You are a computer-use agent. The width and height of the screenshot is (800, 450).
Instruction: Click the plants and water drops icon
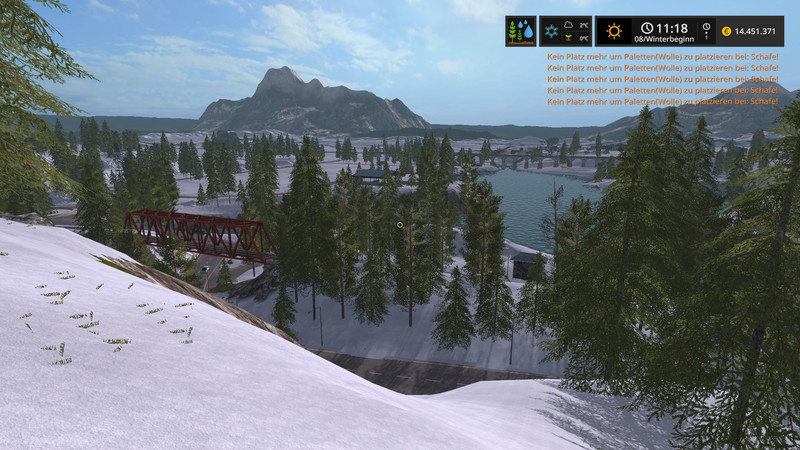tap(521, 31)
